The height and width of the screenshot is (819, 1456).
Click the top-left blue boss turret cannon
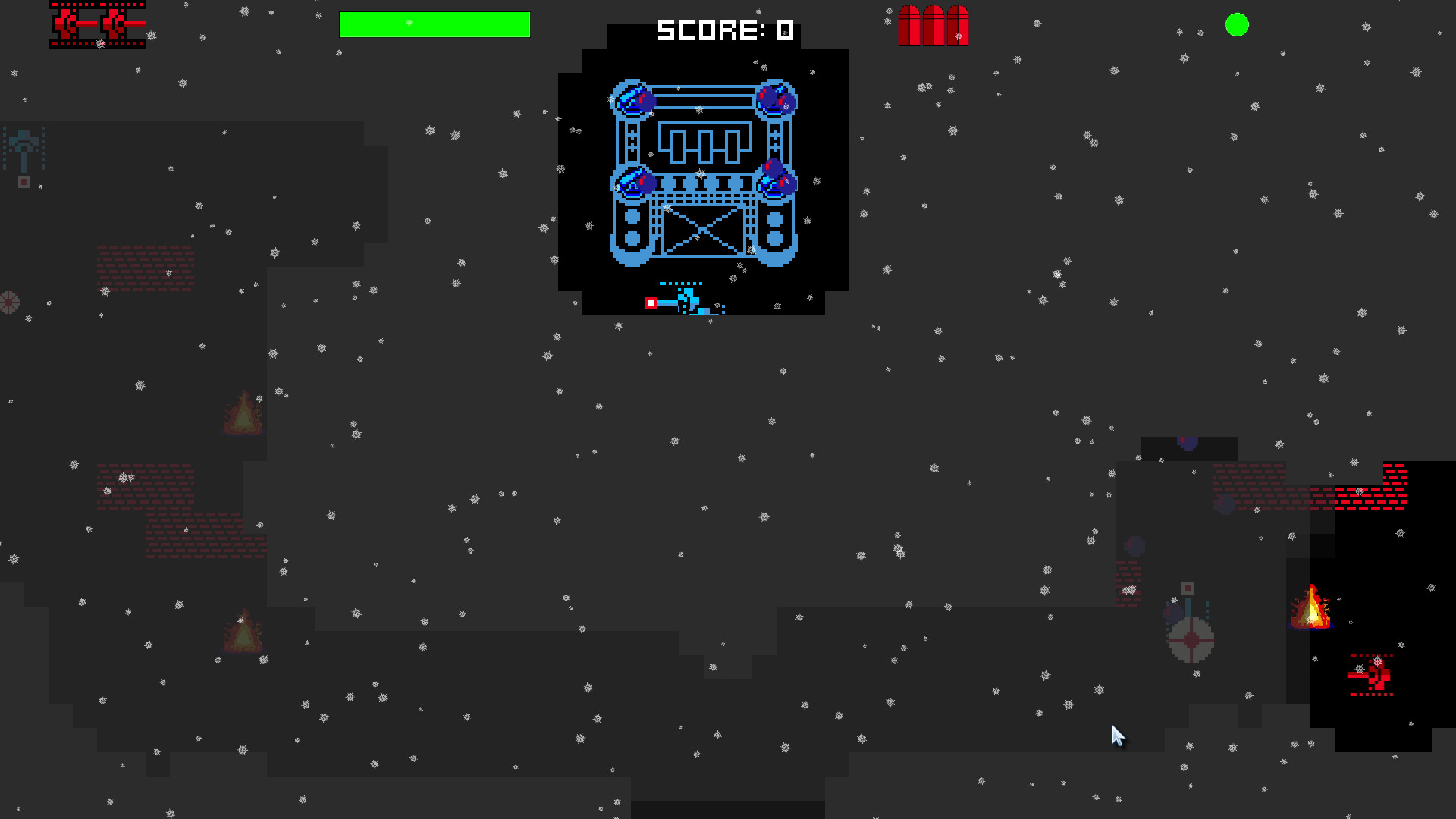[632, 99]
